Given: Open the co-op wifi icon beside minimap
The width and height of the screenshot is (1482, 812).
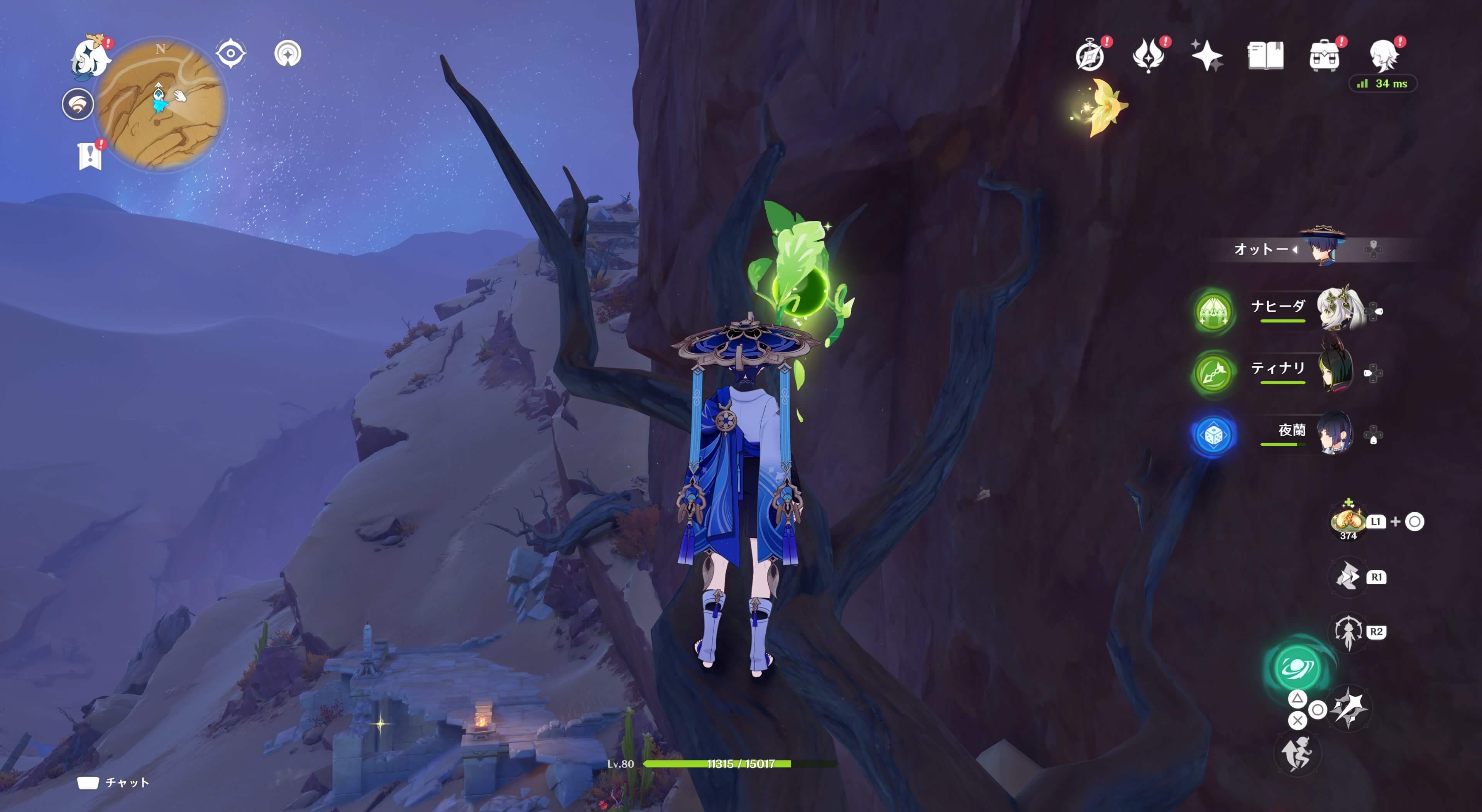Looking at the screenshot, I should pyautogui.click(x=78, y=105).
